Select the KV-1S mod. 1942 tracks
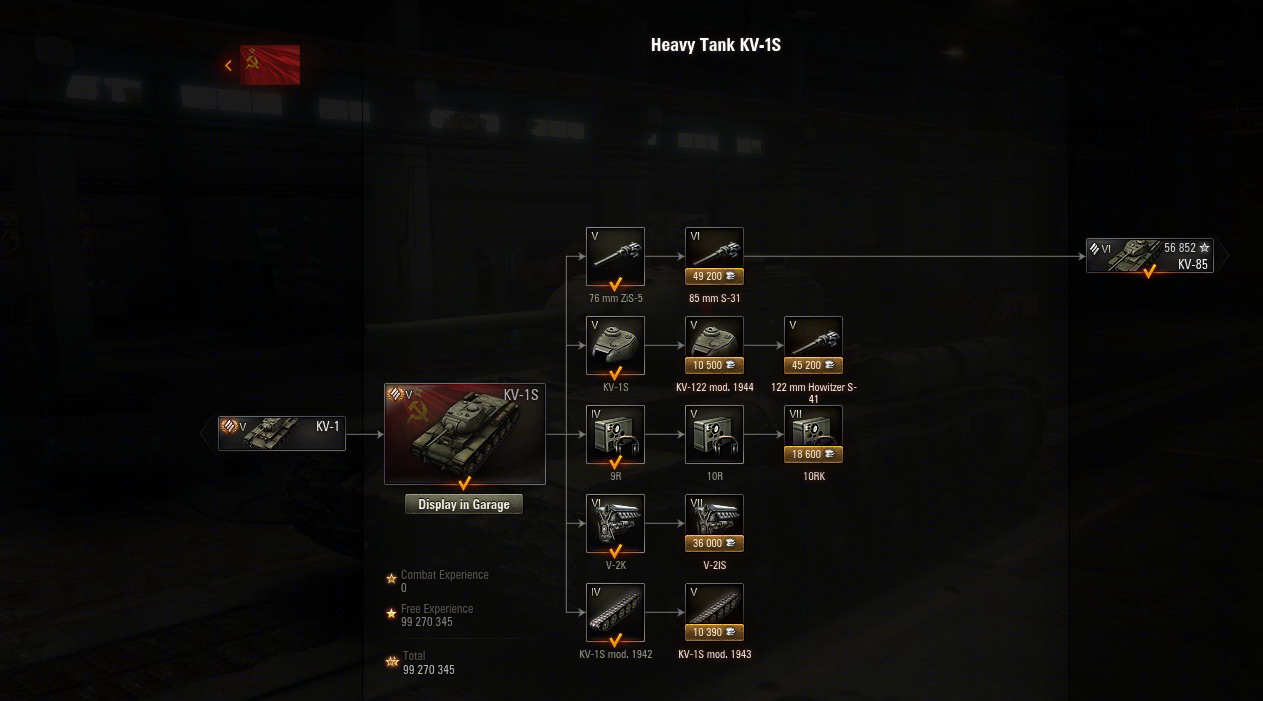1263x701 pixels. tap(615, 612)
